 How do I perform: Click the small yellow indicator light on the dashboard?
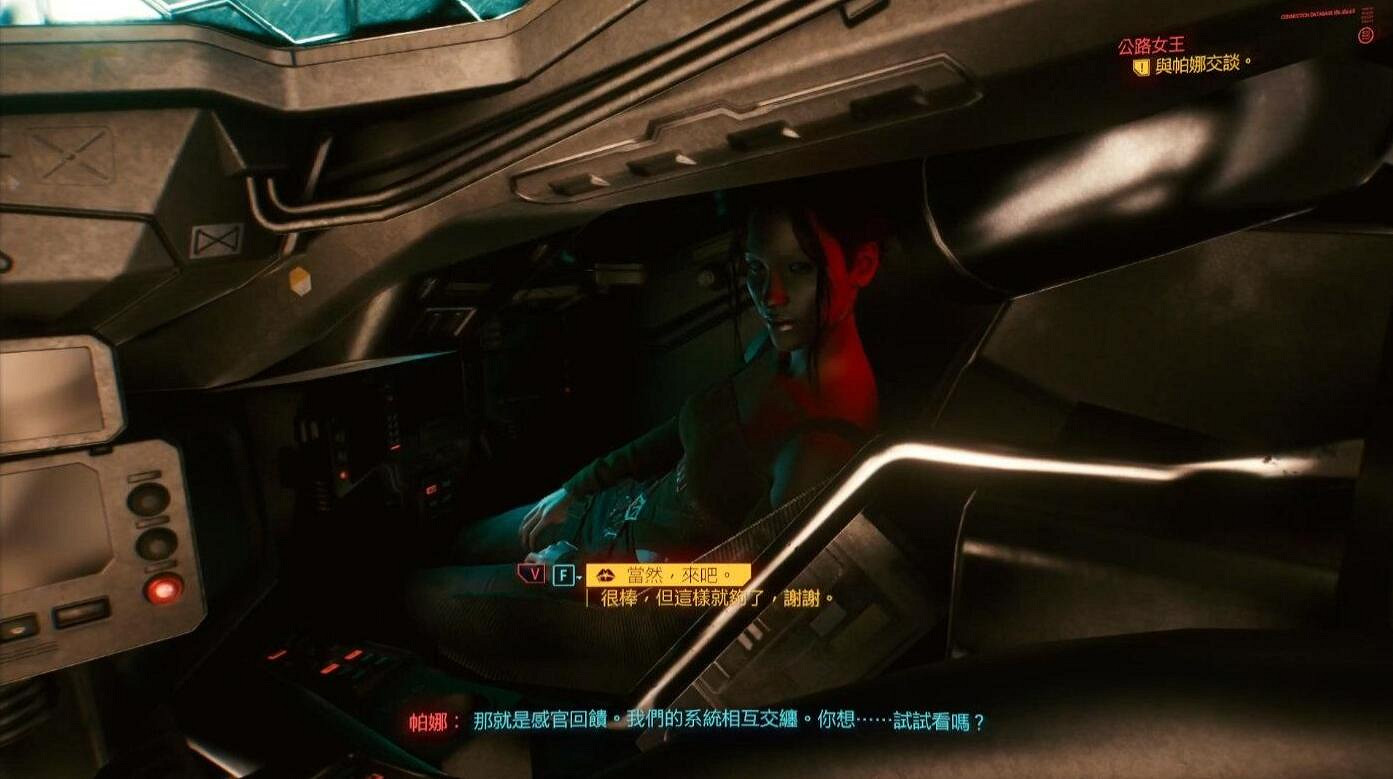[x=300, y=279]
